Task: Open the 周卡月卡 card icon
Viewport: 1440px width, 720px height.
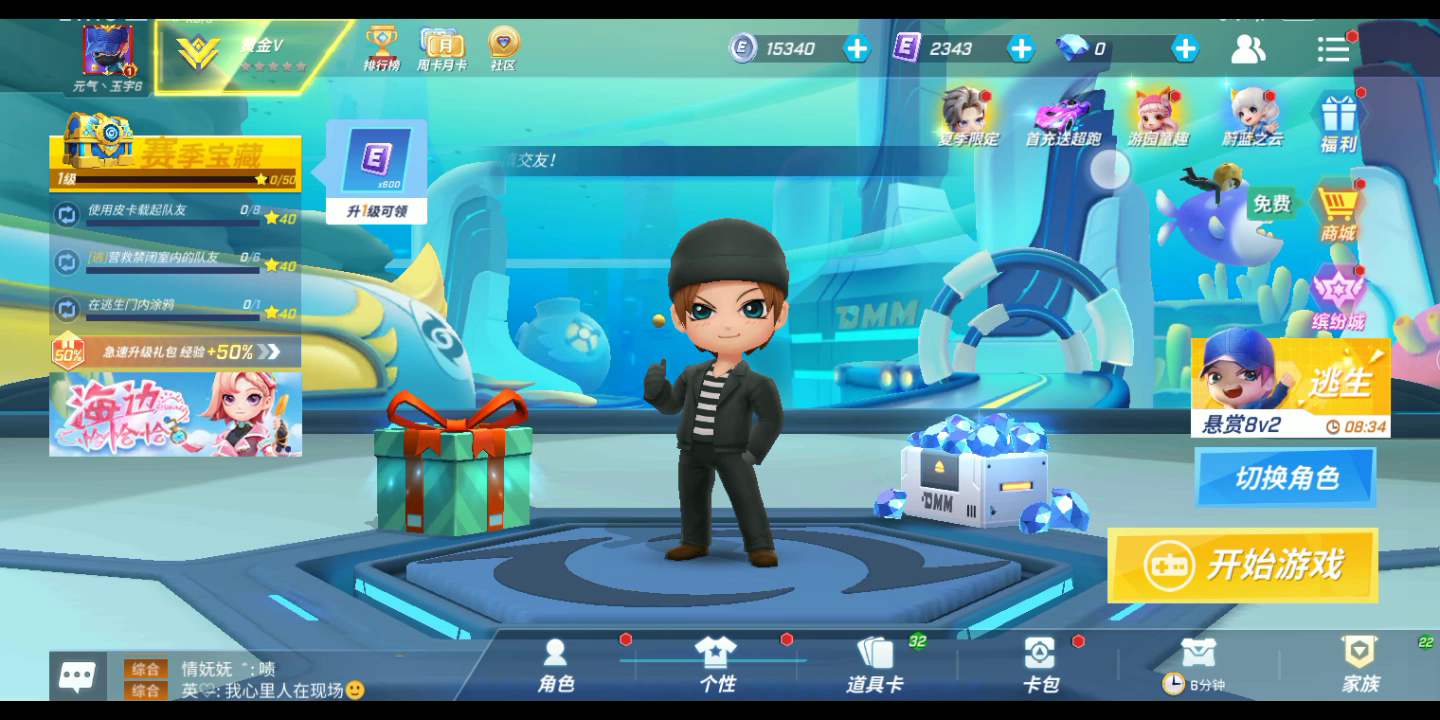Action: (441, 48)
